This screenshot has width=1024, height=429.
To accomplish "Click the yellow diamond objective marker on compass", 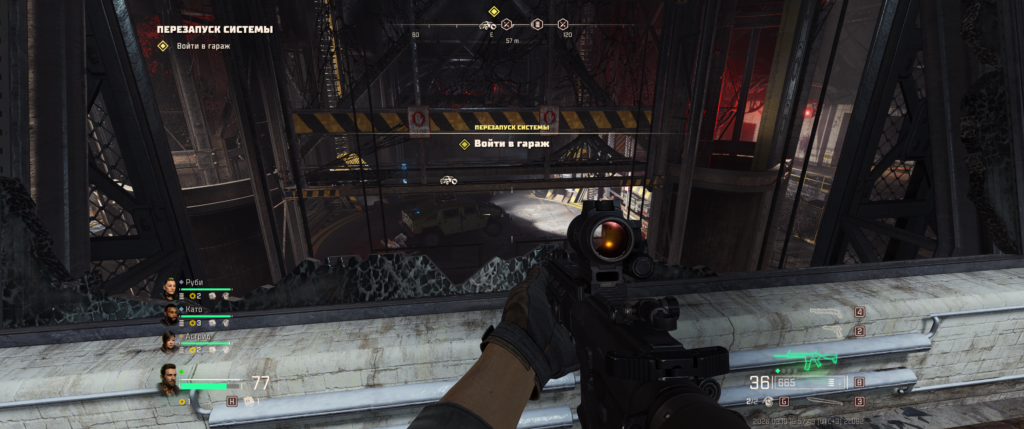I will pyautogui.click(x=493, y=11).
